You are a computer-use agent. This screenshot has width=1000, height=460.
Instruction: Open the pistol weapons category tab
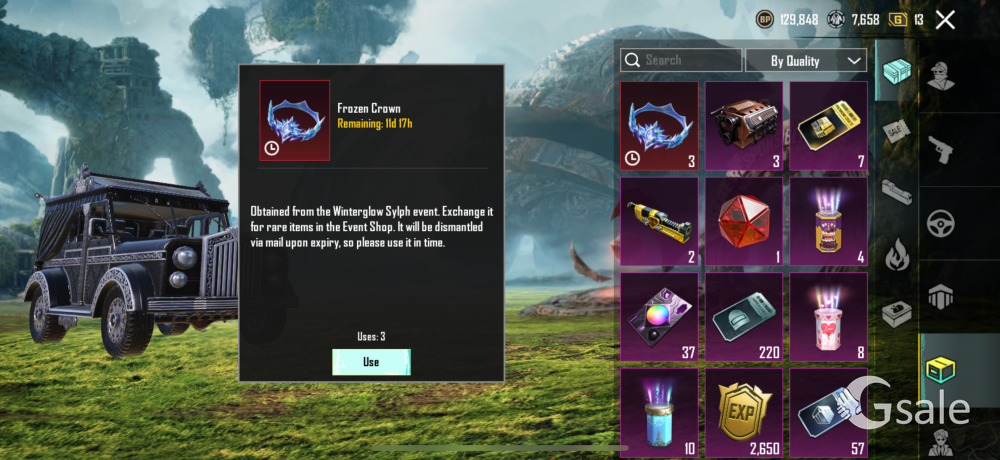tap(941, 149)
